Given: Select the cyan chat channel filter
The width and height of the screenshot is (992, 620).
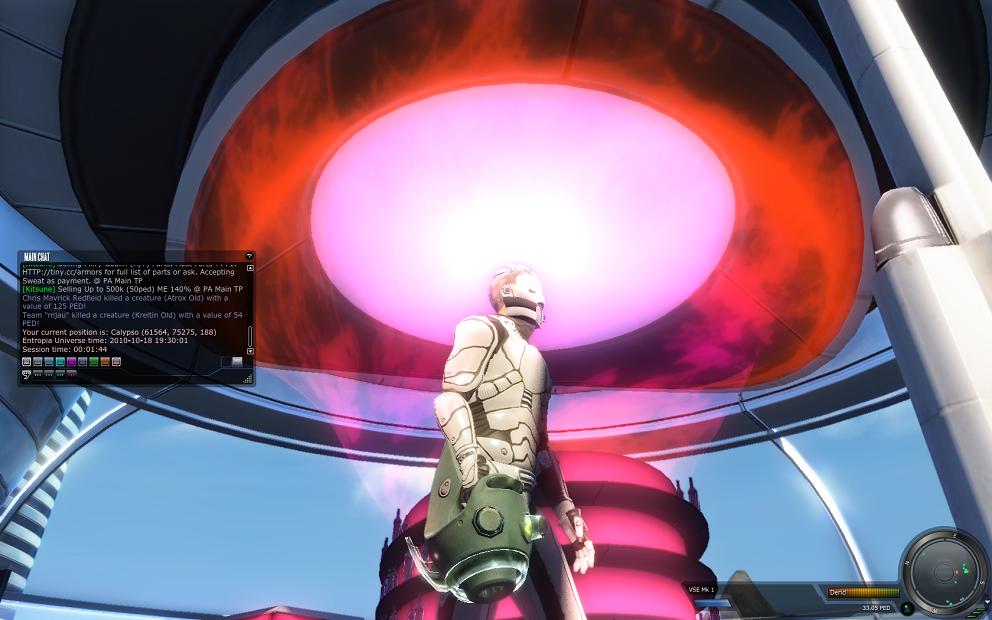Looking at the screenshot, I should [60, 362].
